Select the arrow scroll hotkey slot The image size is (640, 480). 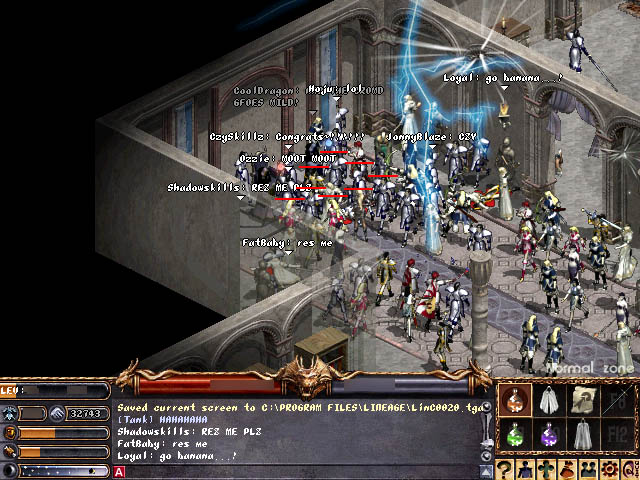coord(582,401)
